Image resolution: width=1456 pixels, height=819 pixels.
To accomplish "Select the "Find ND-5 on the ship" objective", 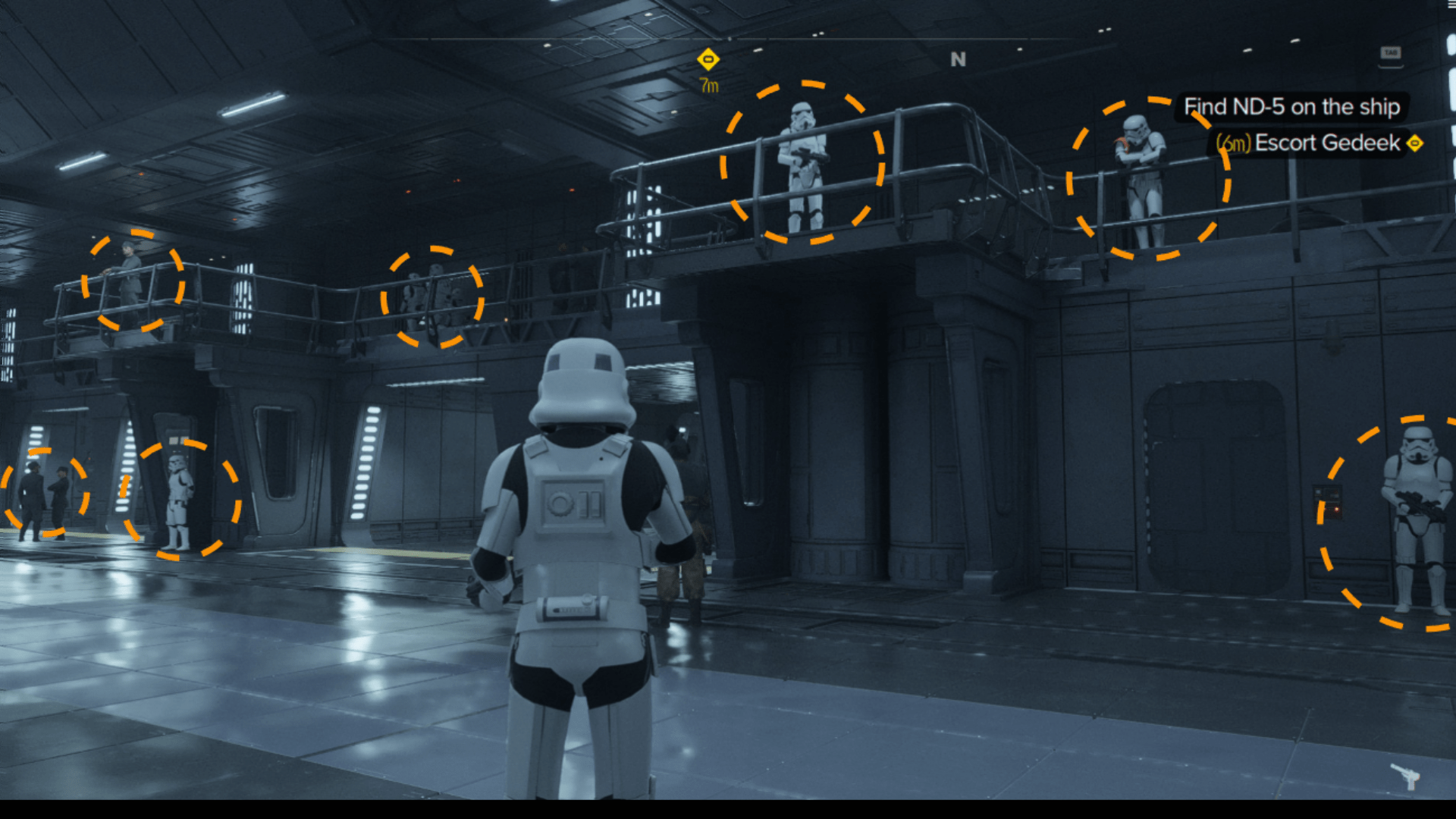I will point(1291,107).
